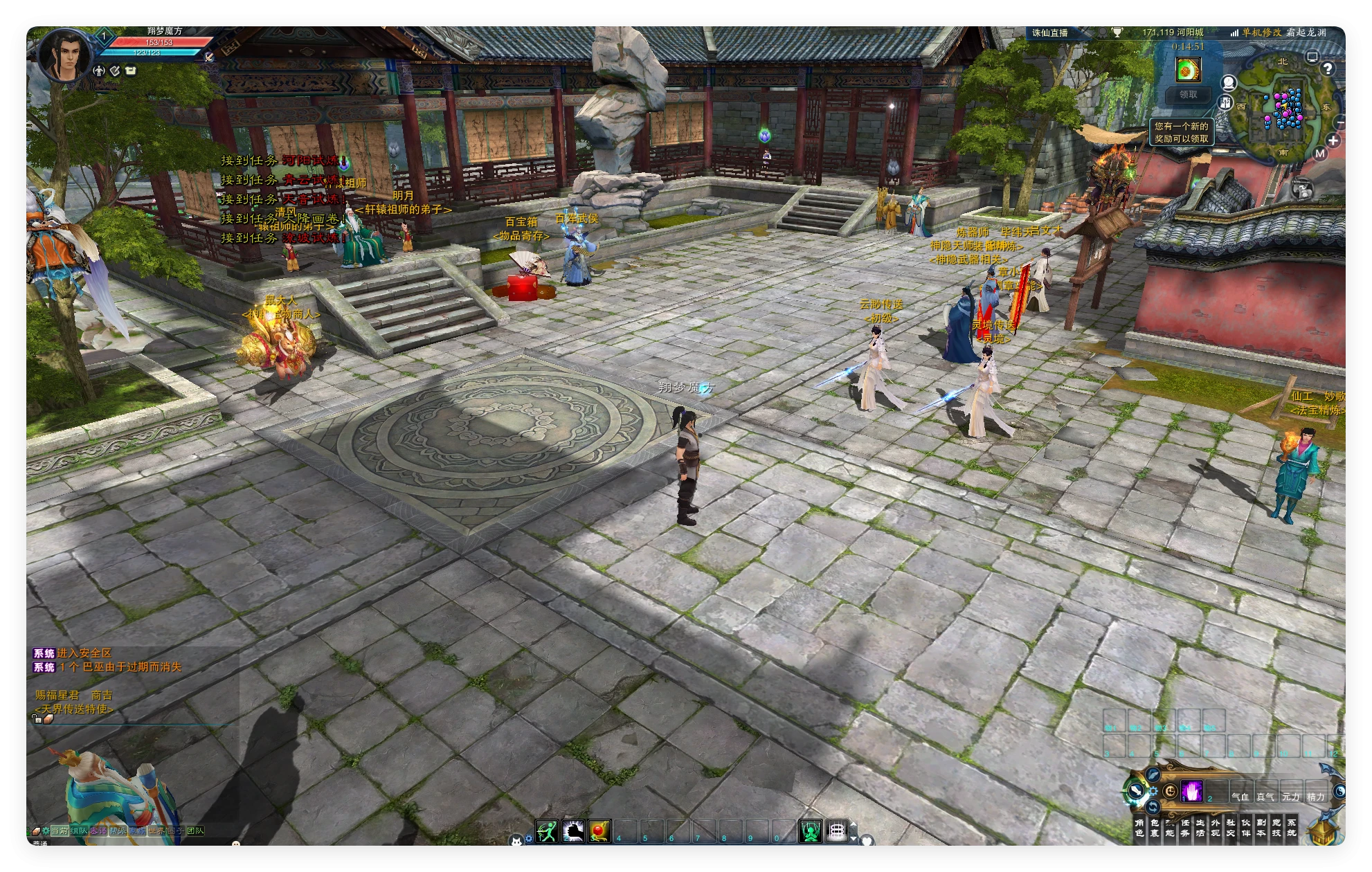
Task: Click the player character portrait
Action: pyautogui.click(x=66, y=55)
